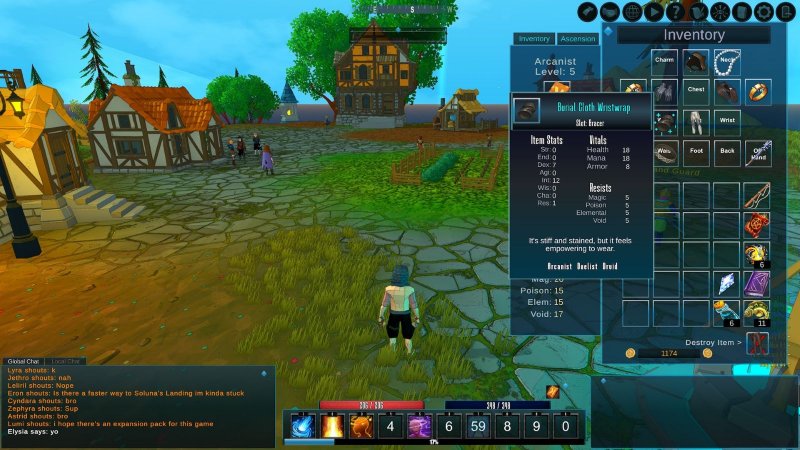800x450 pixels.
Task: Select the Charm equipment slot
Action: tap(665, 62)
